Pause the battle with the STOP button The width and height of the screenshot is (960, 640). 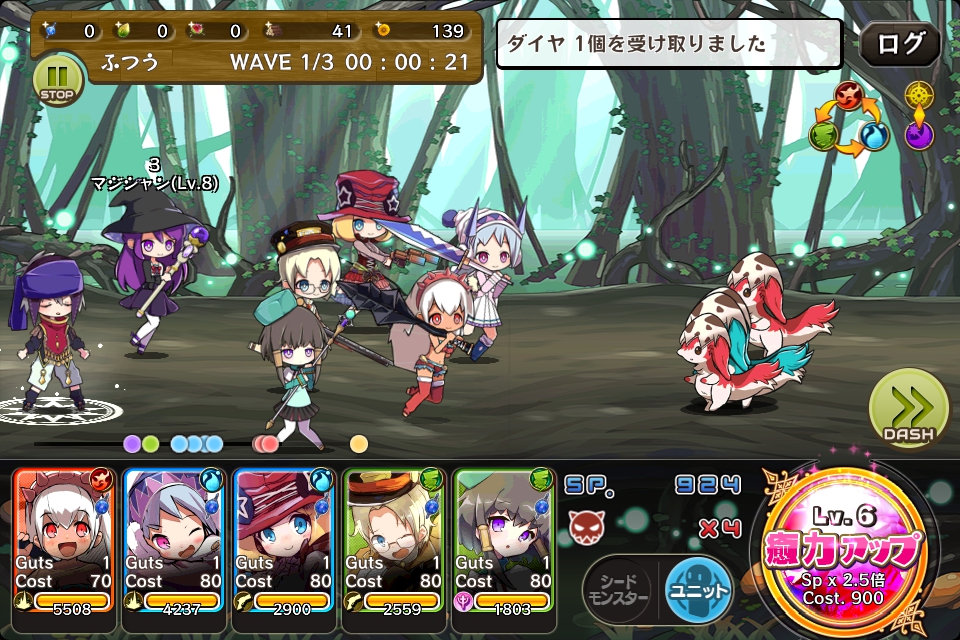click(x=58, y=80)
